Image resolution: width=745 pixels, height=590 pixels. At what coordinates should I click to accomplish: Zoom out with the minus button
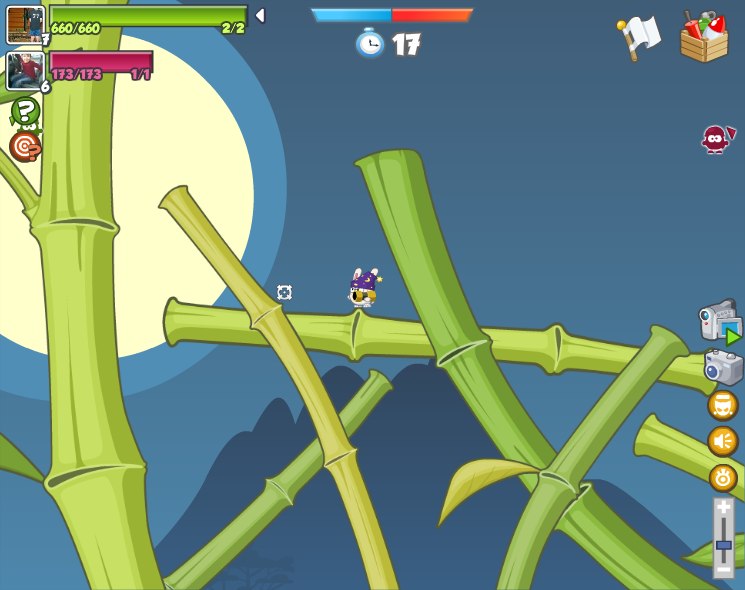pyautogui.click(x=723, y=569)
